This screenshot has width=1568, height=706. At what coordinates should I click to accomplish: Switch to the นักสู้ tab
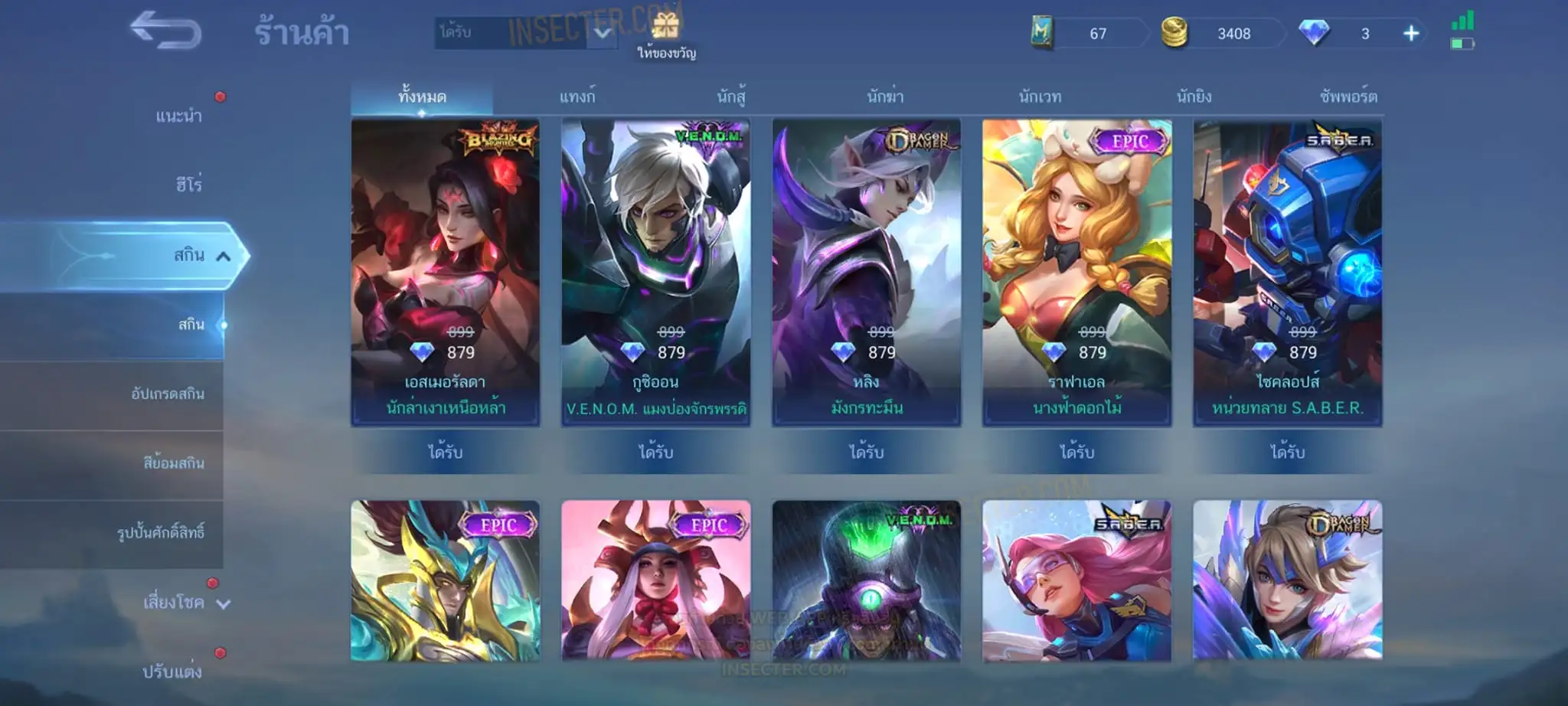[x=731, y=97]
